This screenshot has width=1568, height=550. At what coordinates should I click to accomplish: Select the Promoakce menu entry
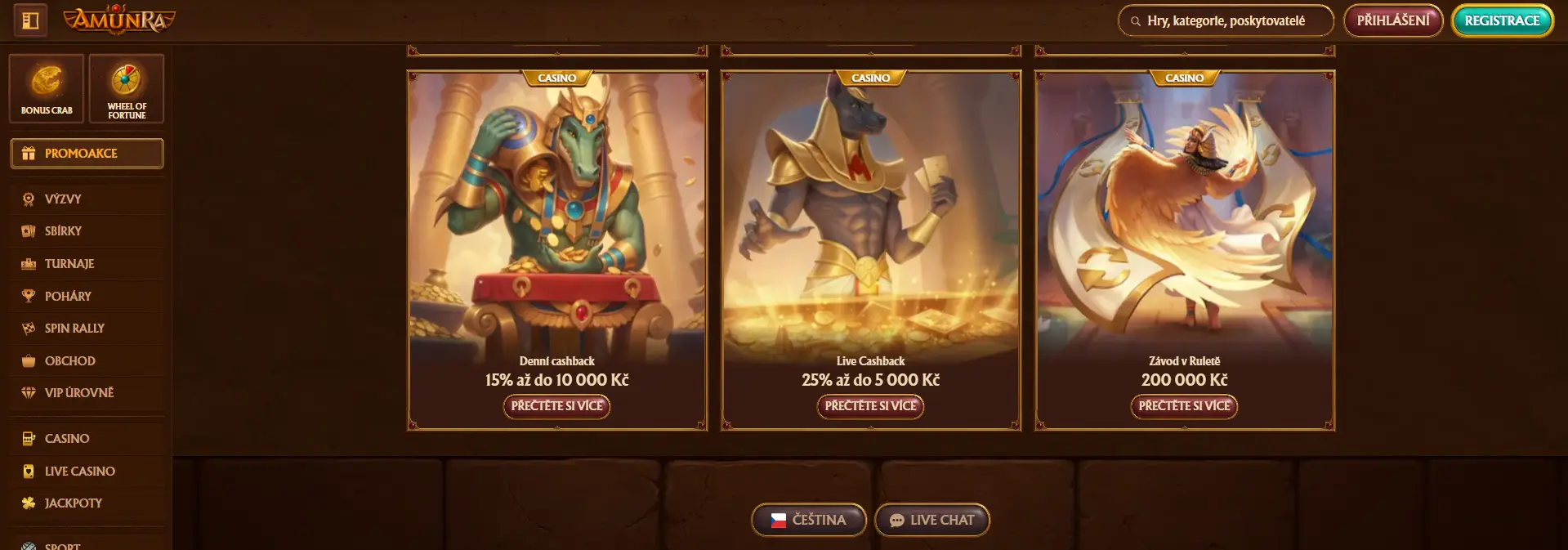click(87, 154)
